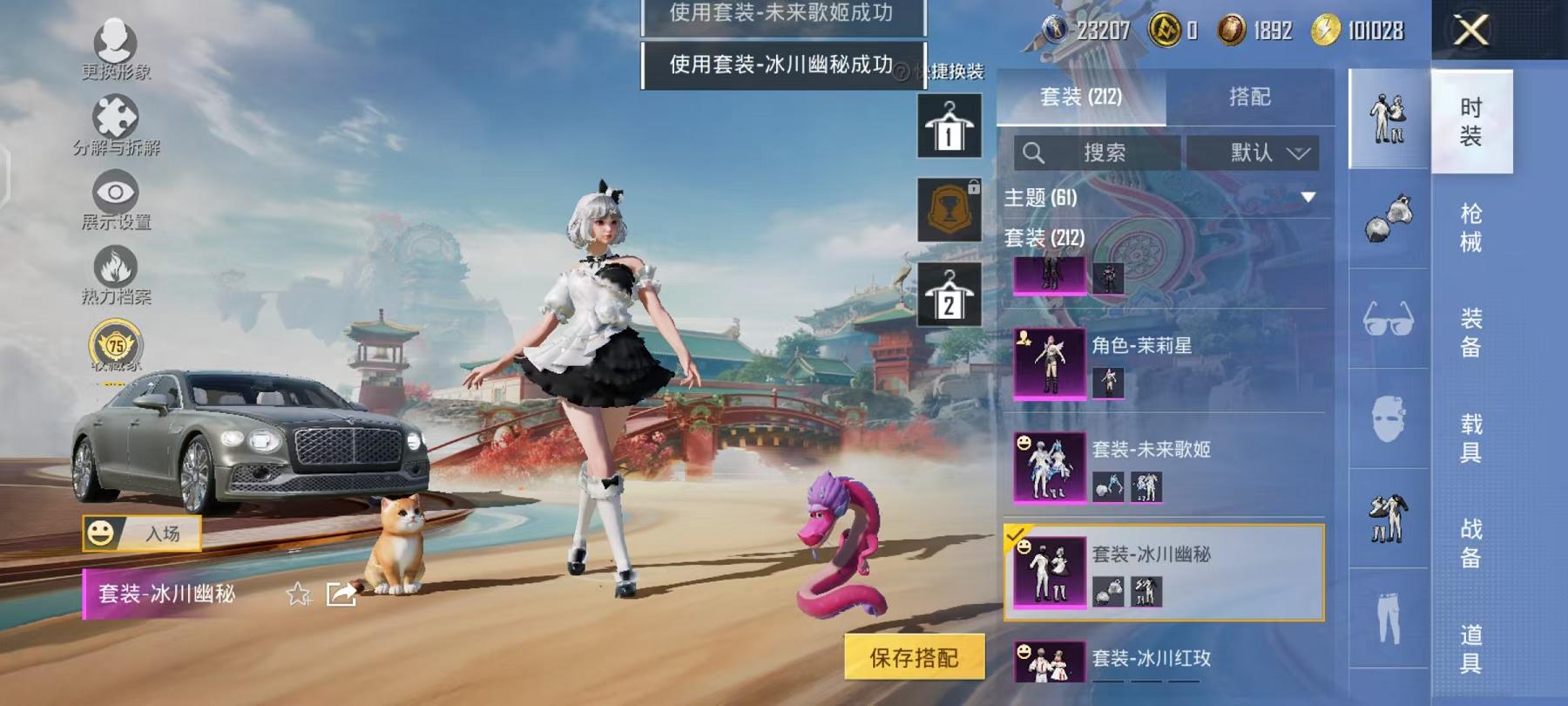This screenshot has height=706, width=1568.
Task: Expand the 套装 (212) section header
Action: tap(1045, 237)
